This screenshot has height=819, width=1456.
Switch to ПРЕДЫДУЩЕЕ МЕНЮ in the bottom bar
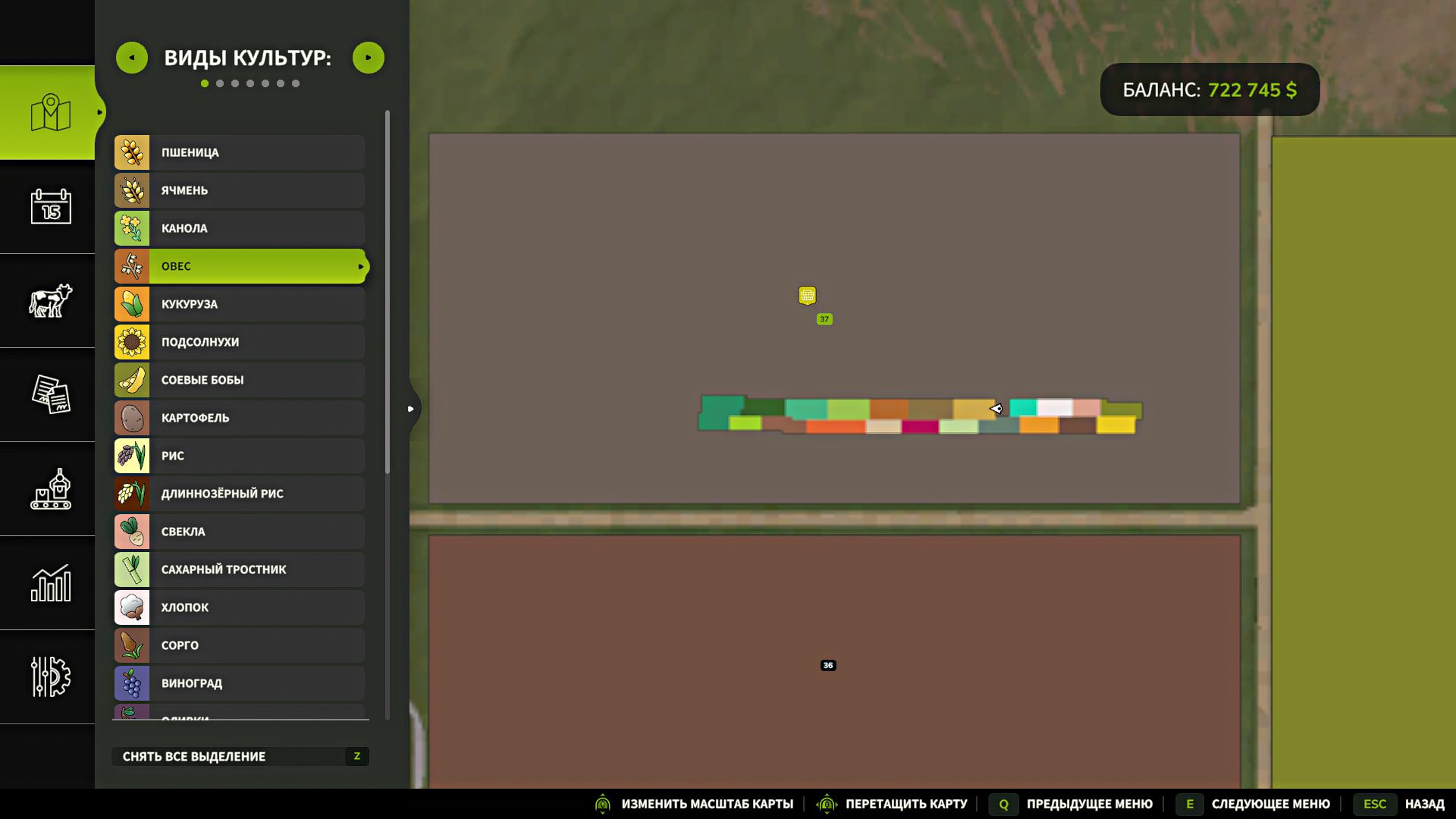tap(1090, 804)
